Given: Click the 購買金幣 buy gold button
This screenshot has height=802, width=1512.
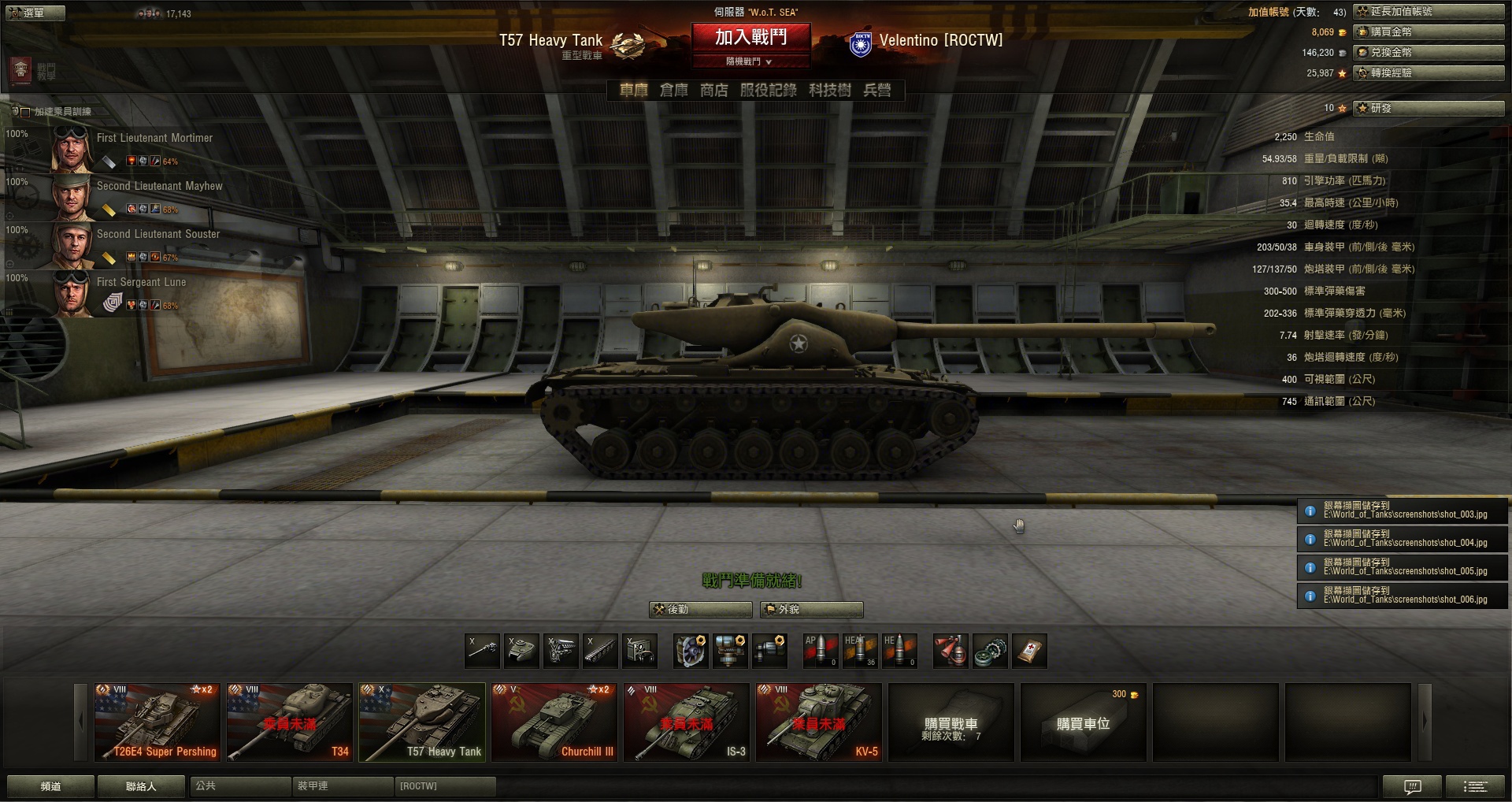Looking at the screenshot, I should [1428, 32].
